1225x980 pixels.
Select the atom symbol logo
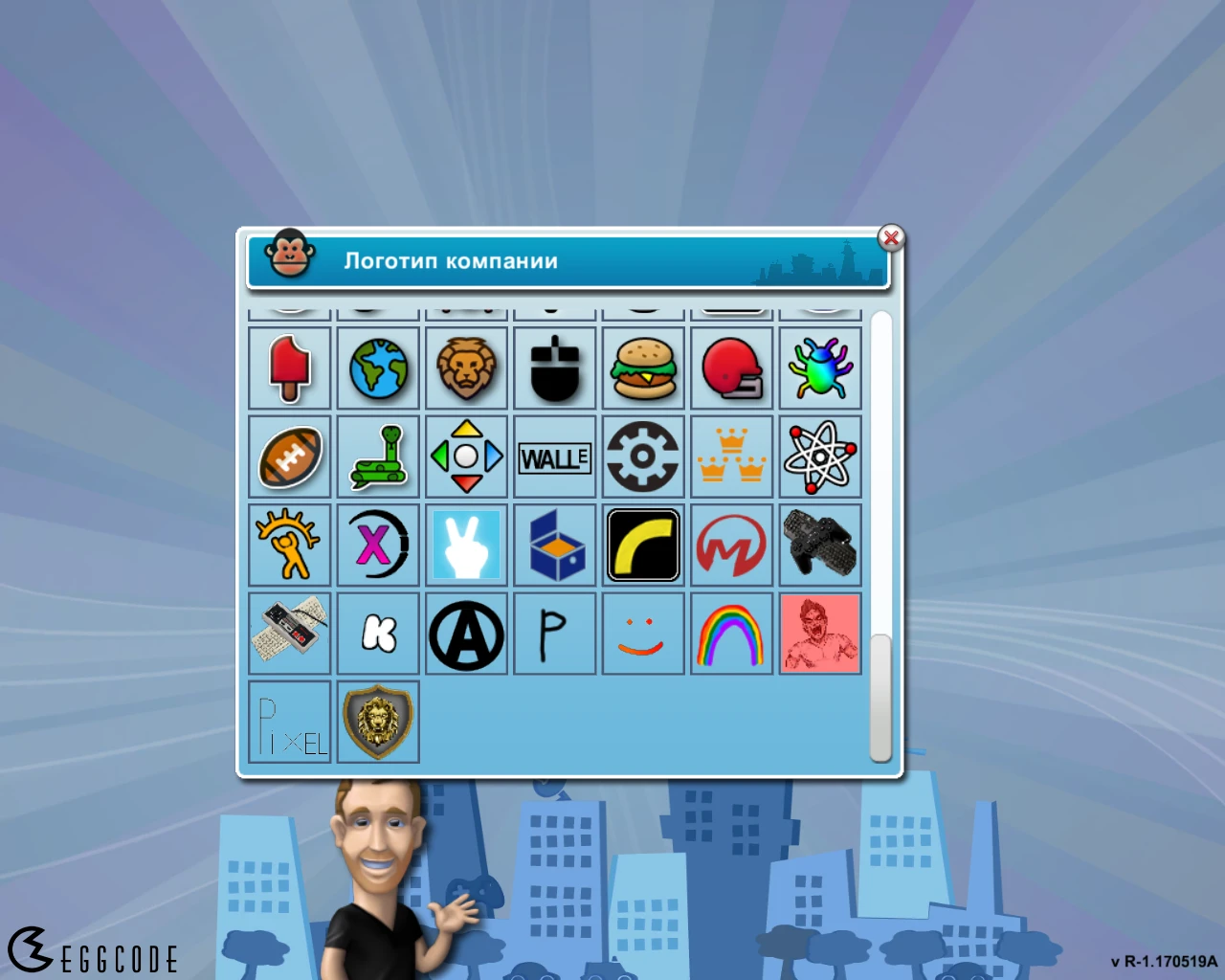coord(819,457)
